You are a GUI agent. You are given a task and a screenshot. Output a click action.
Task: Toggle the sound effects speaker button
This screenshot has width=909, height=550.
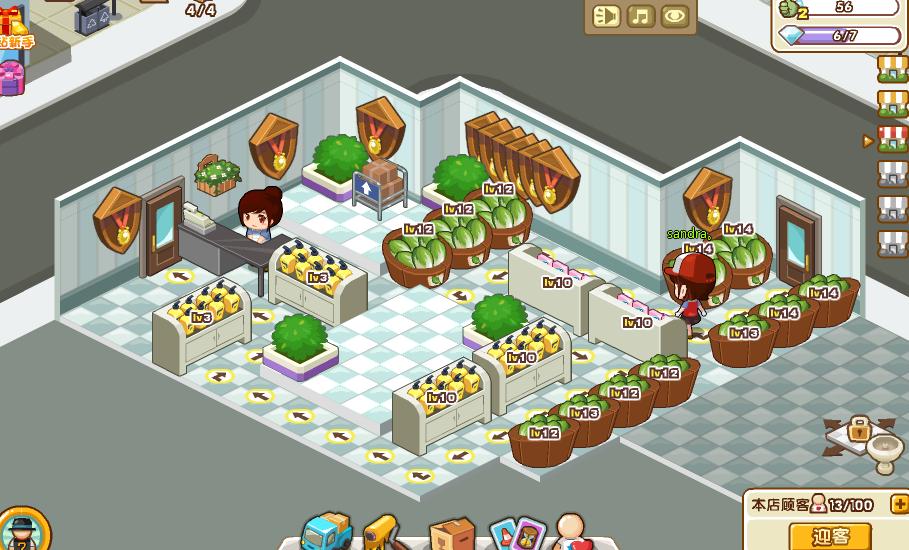[607, 16]
